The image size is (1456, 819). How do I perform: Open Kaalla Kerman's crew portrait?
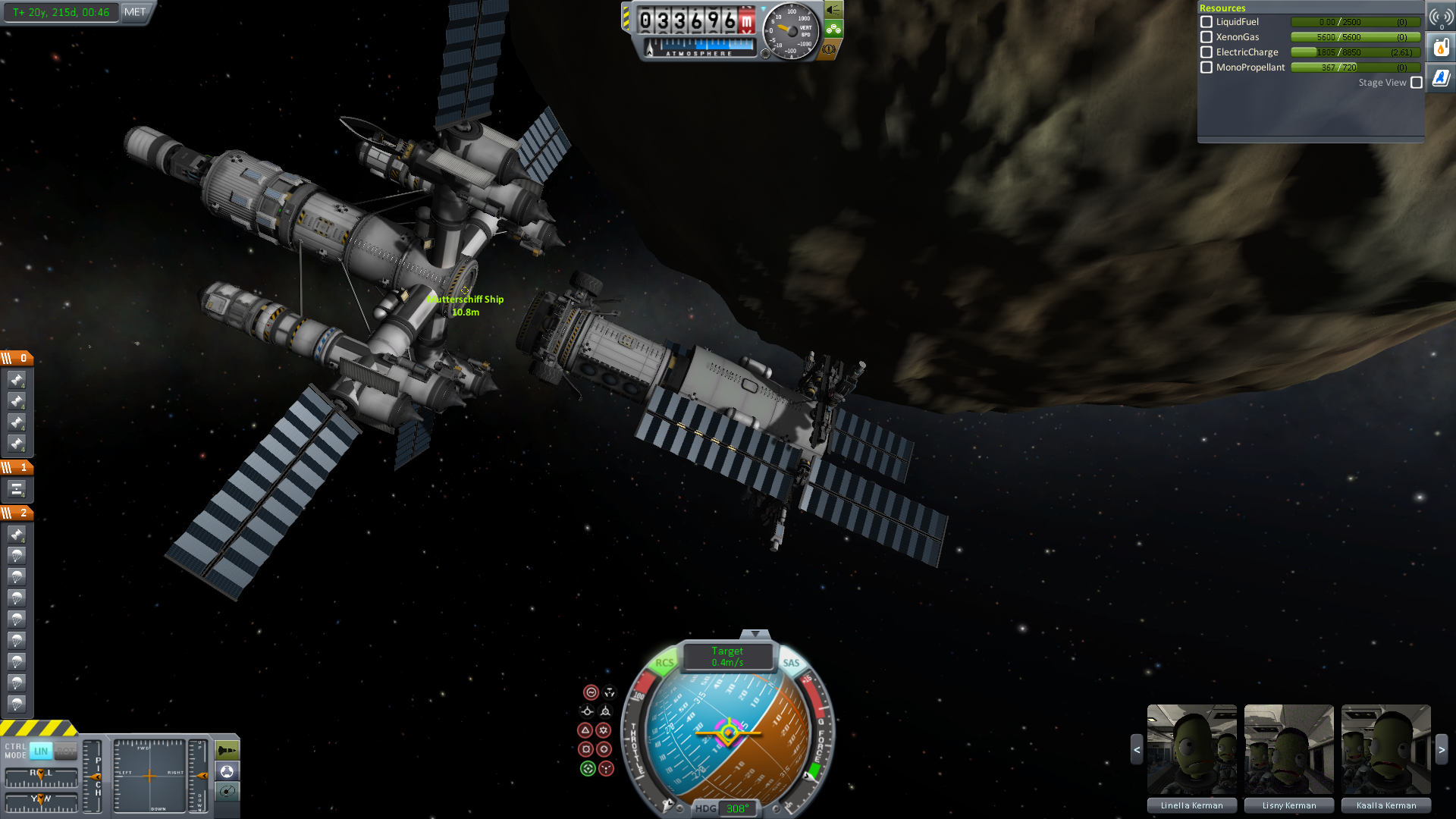pos(1385,749)
